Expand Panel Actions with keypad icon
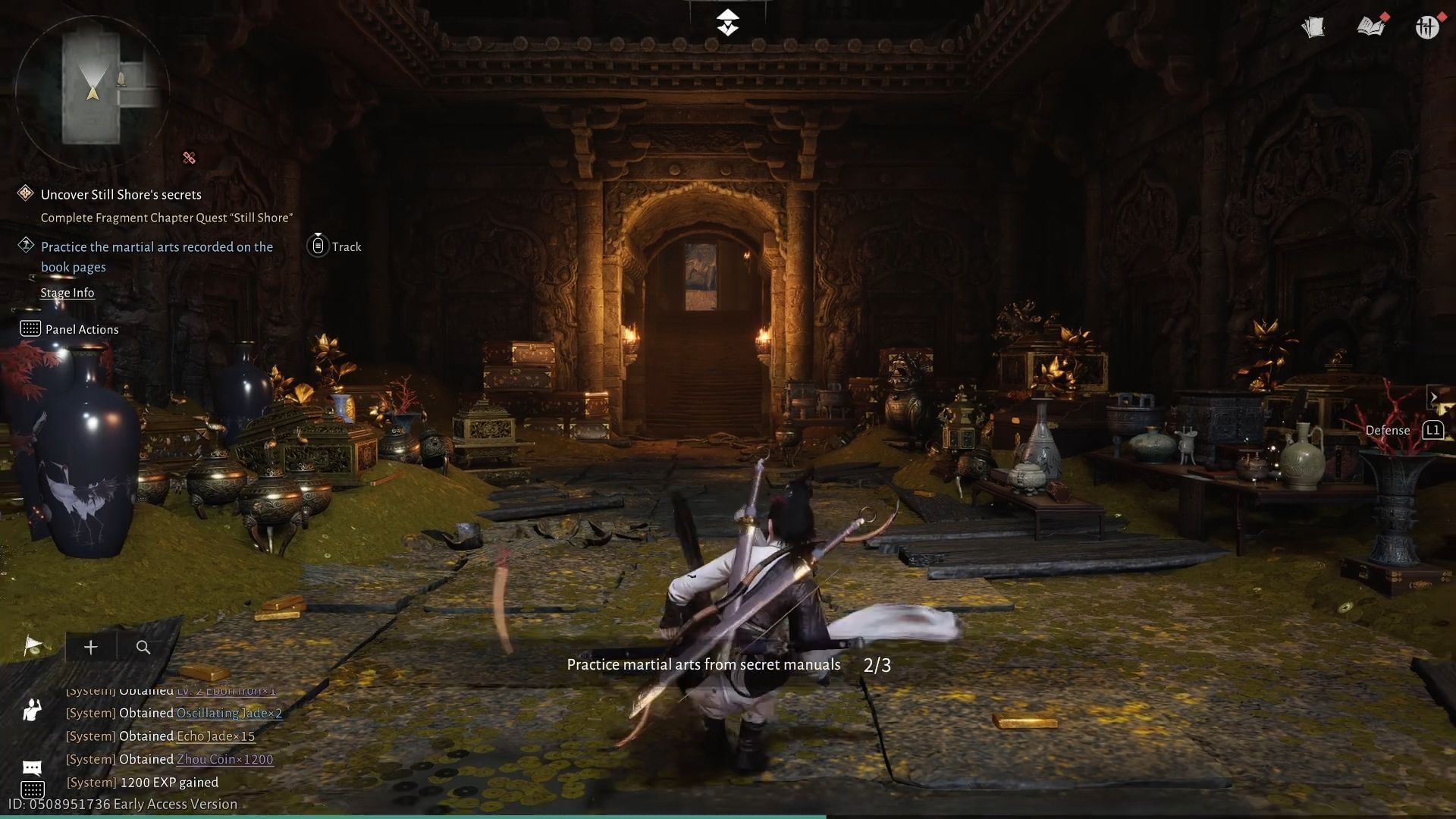The height and width of the screenshot is (819, 1456). point(30,328)
